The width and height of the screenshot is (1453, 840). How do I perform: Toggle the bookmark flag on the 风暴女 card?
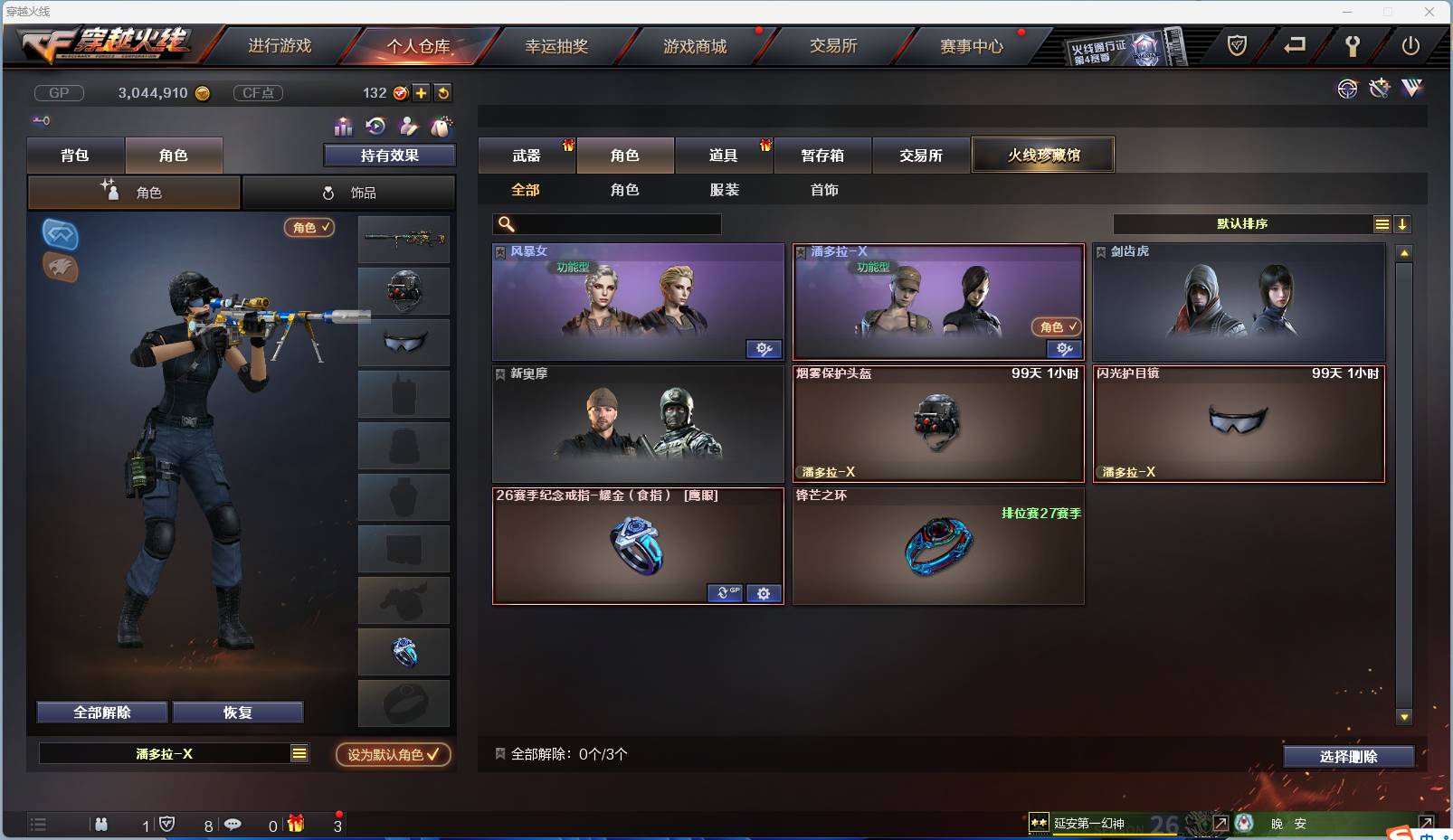(500, 251)
